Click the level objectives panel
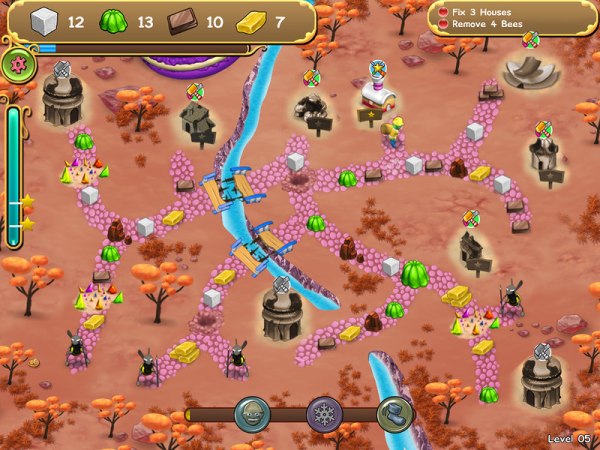 point(512,18)
